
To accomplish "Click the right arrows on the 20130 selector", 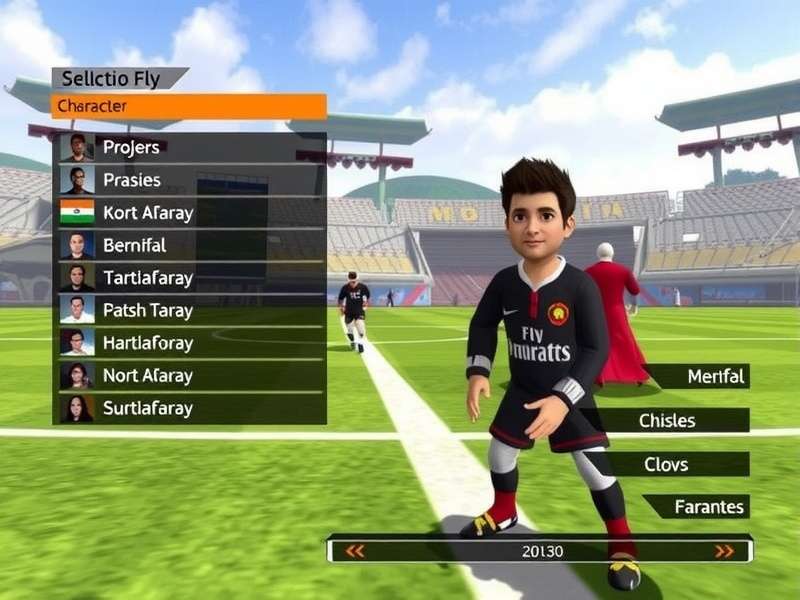I will tap(724, 551).
